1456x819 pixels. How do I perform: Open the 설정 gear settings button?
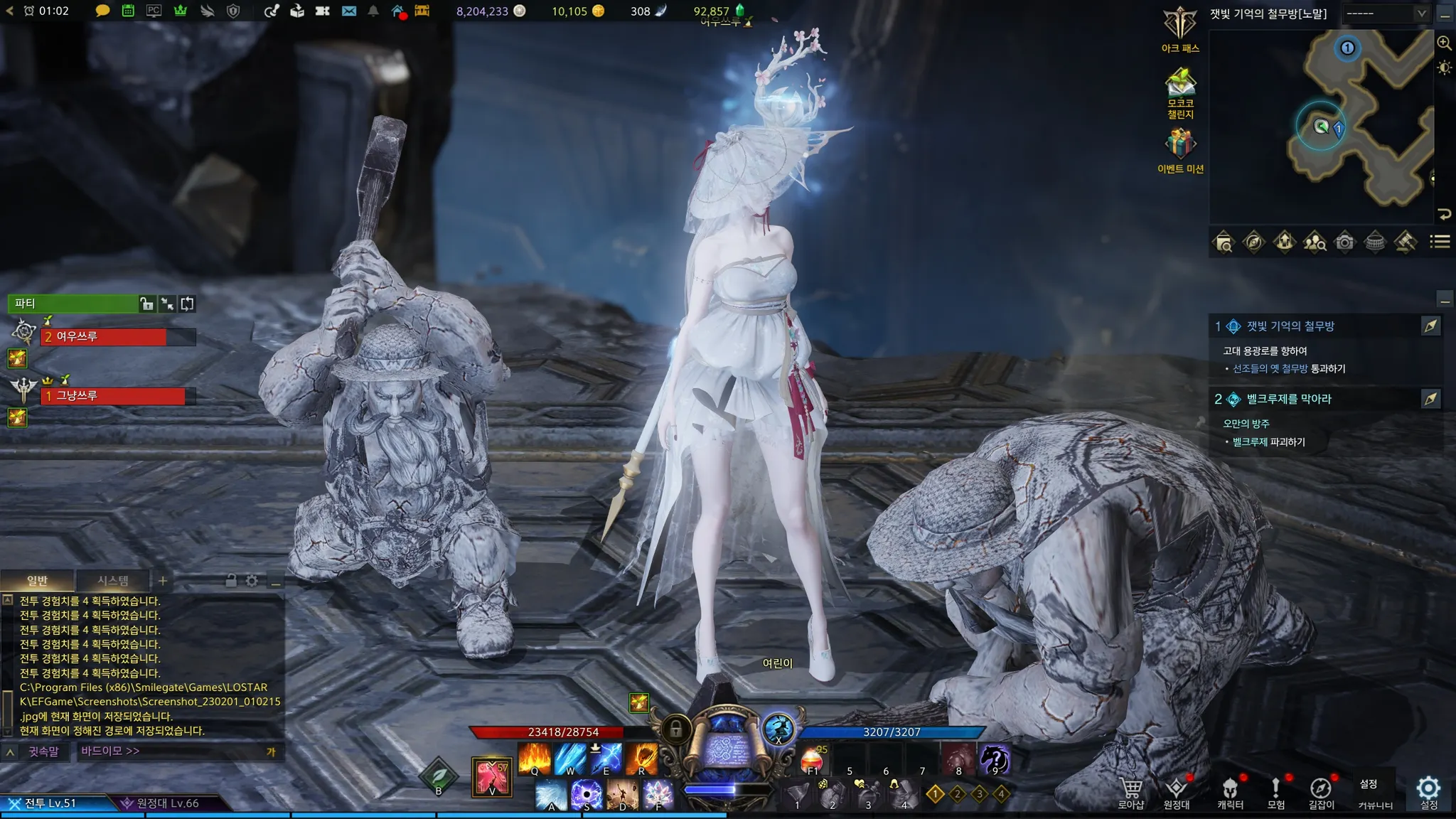click(x=1428, y=789)
